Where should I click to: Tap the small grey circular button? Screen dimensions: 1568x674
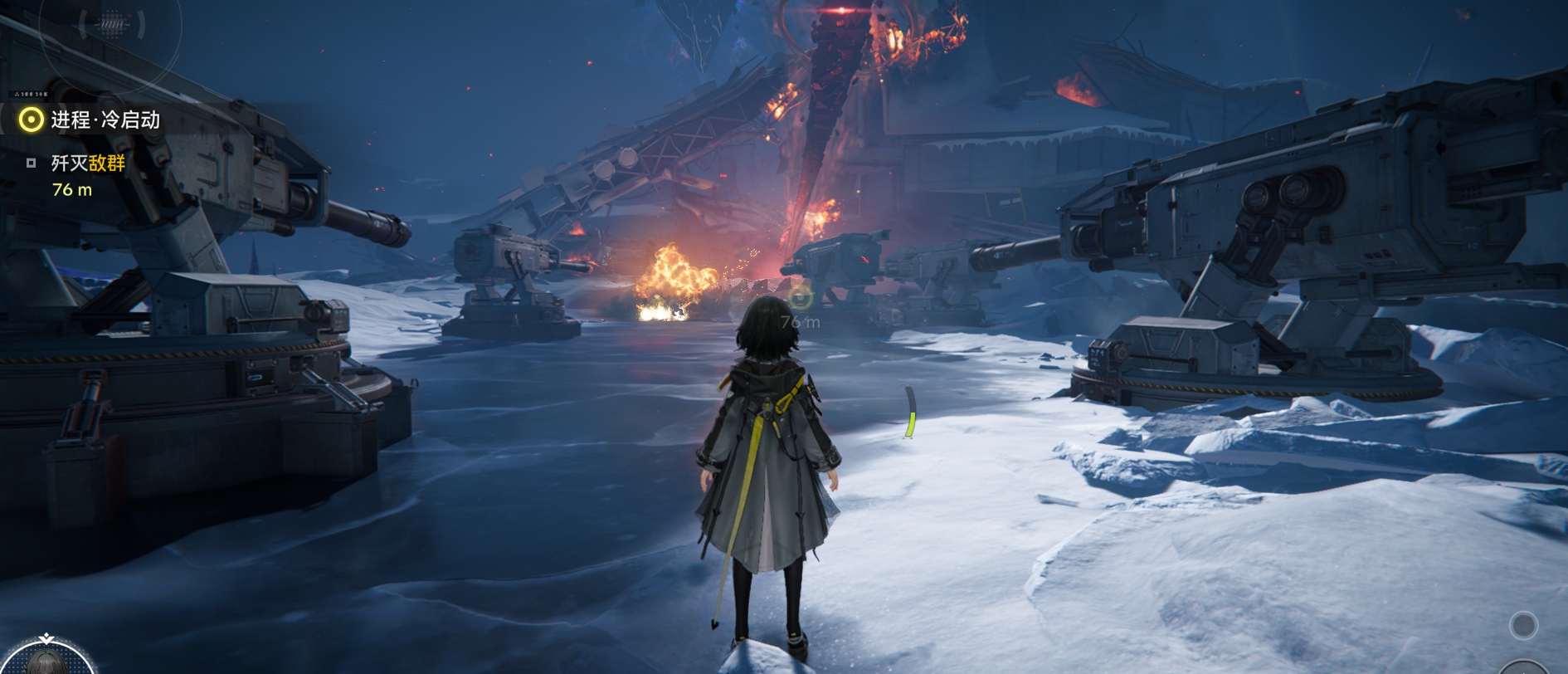point(1523,625)
